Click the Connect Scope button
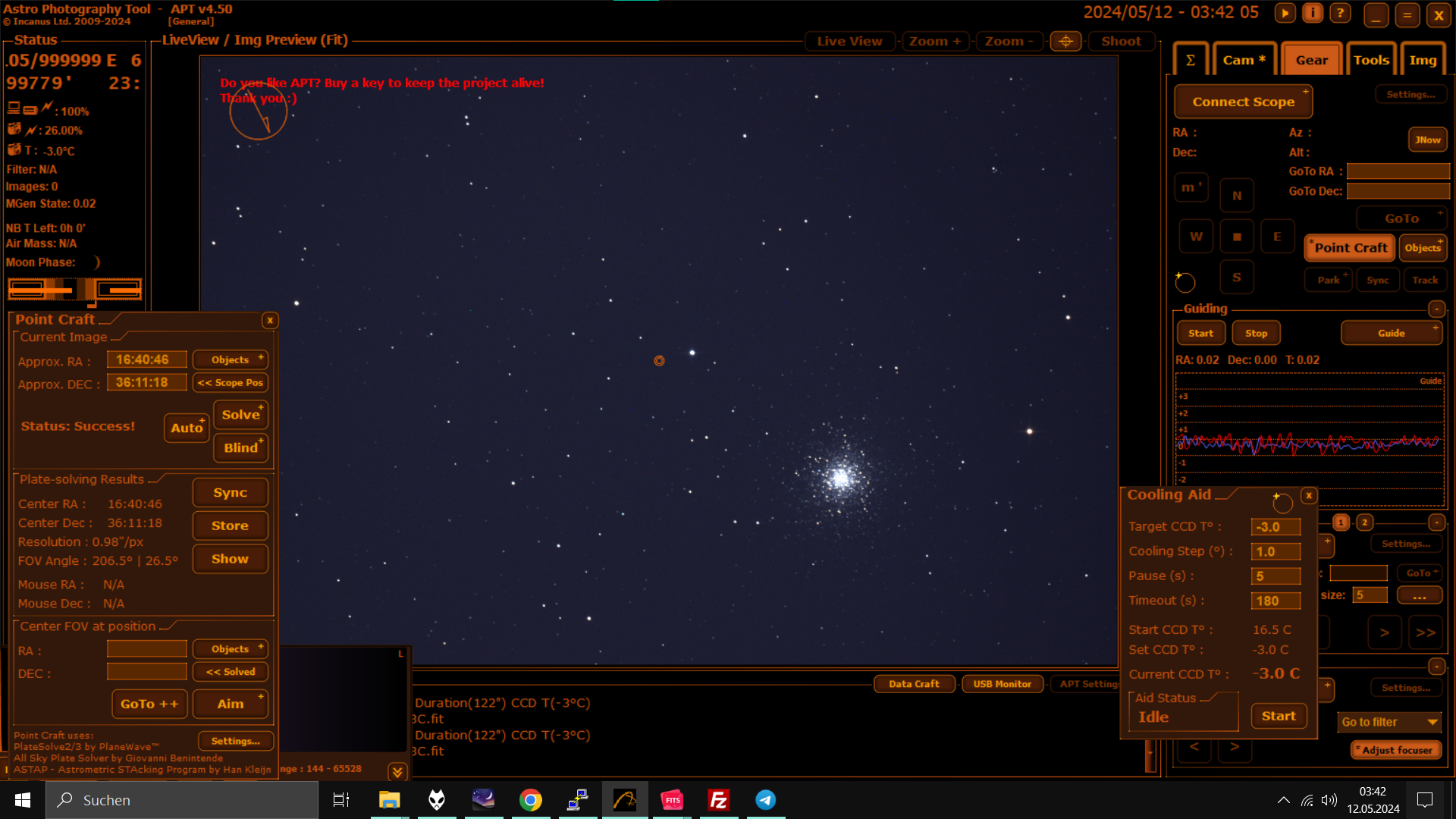Viewport: 1456px width, 819px height. [1243, 102]
